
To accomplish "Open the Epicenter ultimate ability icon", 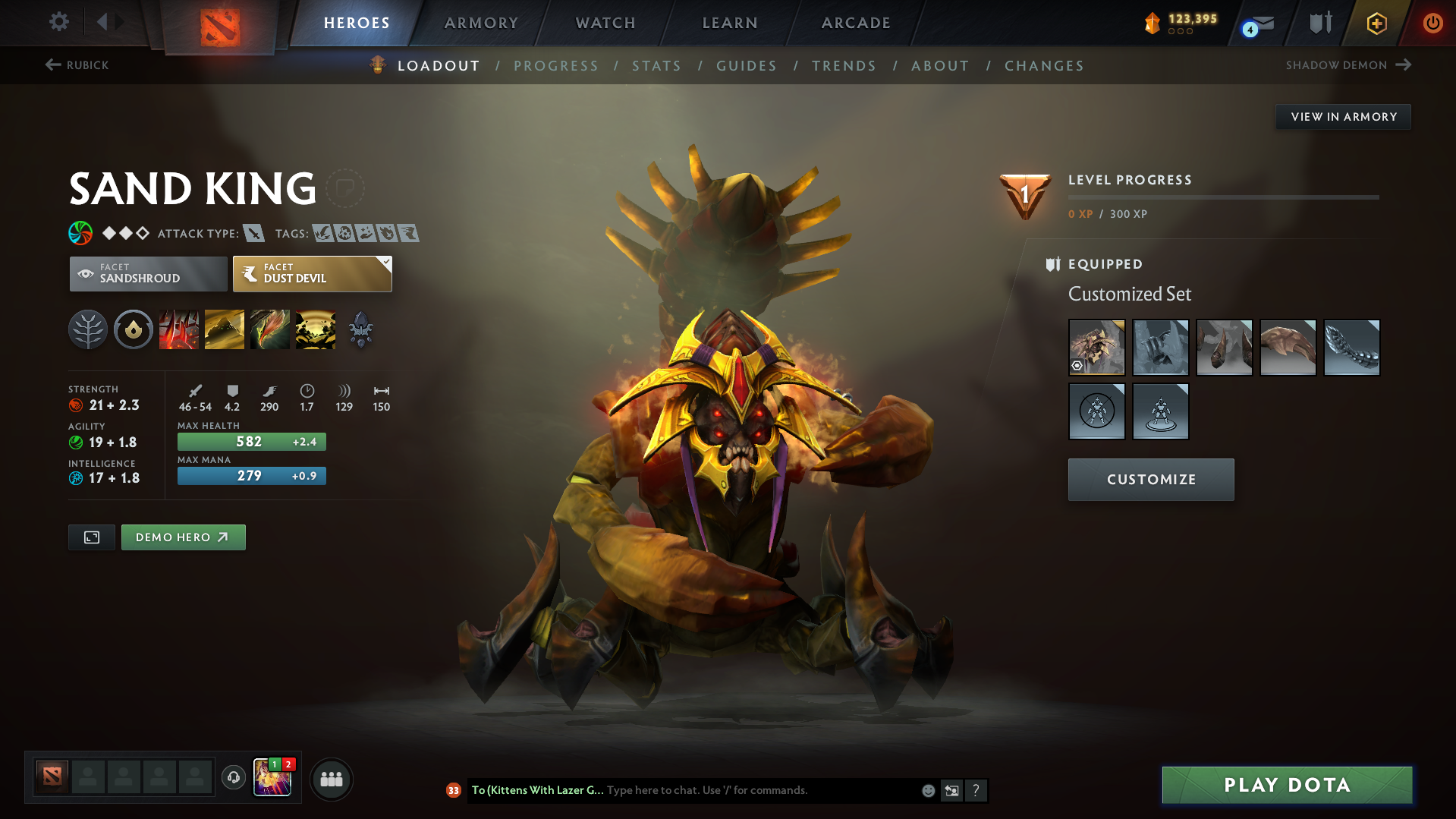I will tap(316, 329).
